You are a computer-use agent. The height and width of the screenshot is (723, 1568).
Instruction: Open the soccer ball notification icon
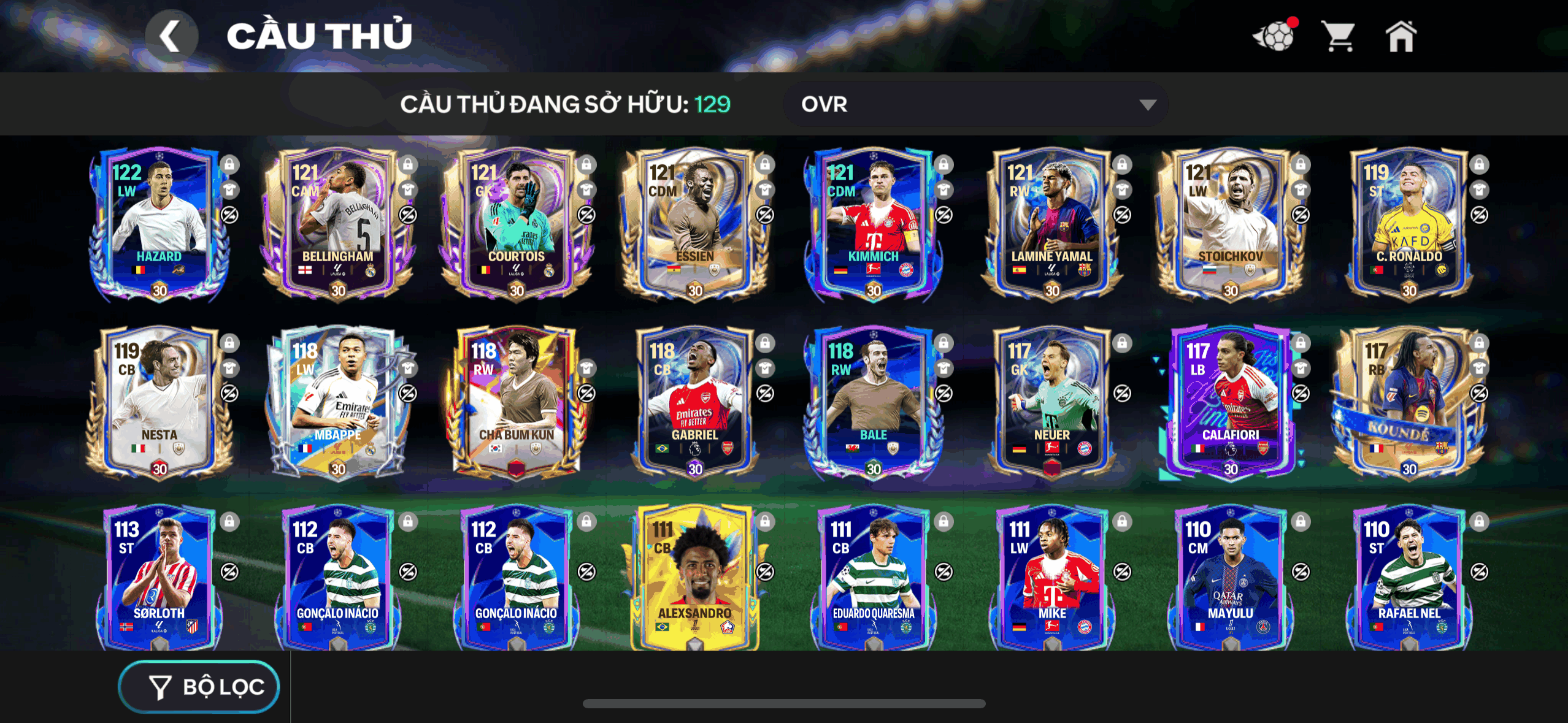coord(1275,36)
